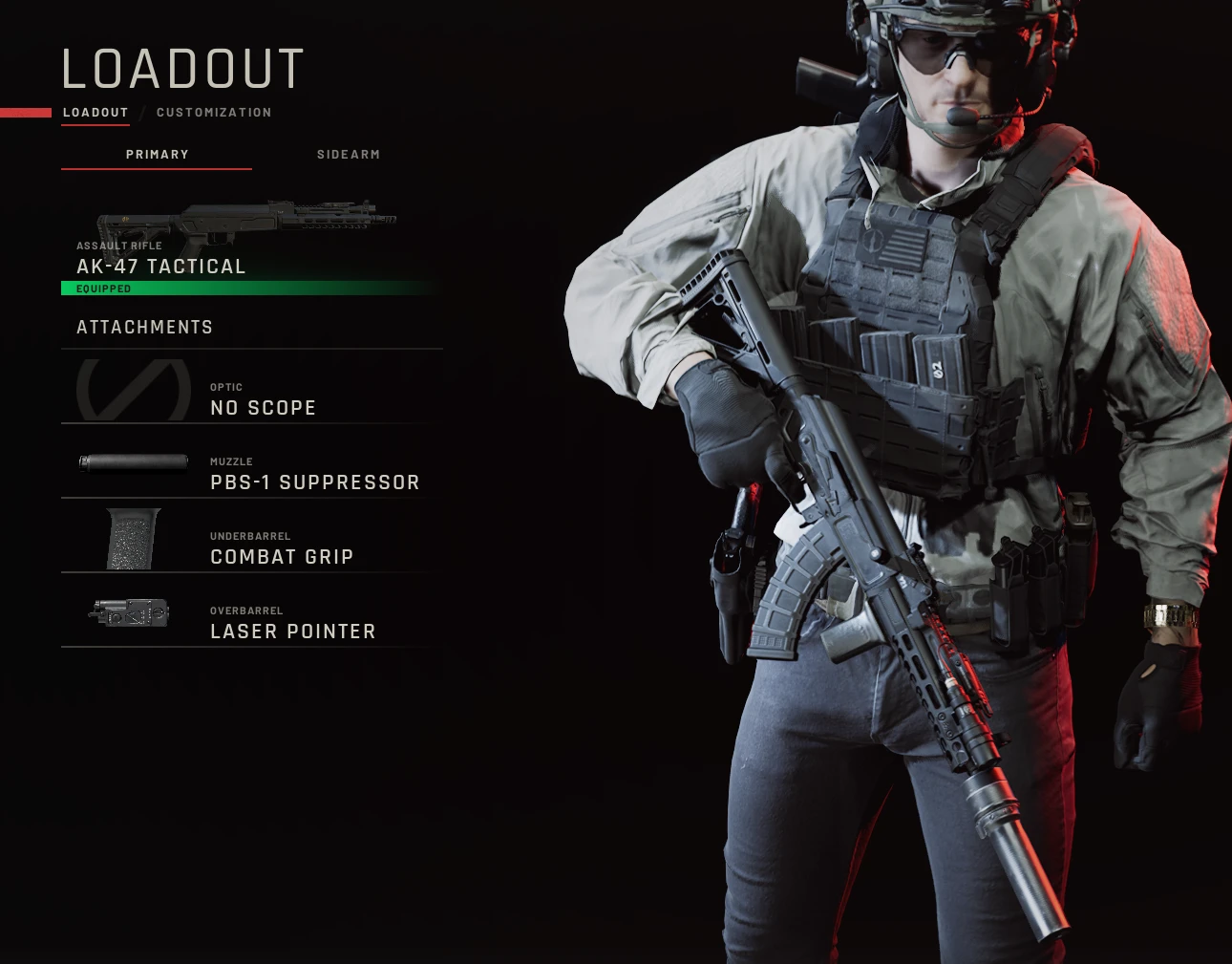This screenshot has height=964, width=1232.
Task: Toggle the PBS-1 Suppressor attachment
Action: click(x=315, y=482)
